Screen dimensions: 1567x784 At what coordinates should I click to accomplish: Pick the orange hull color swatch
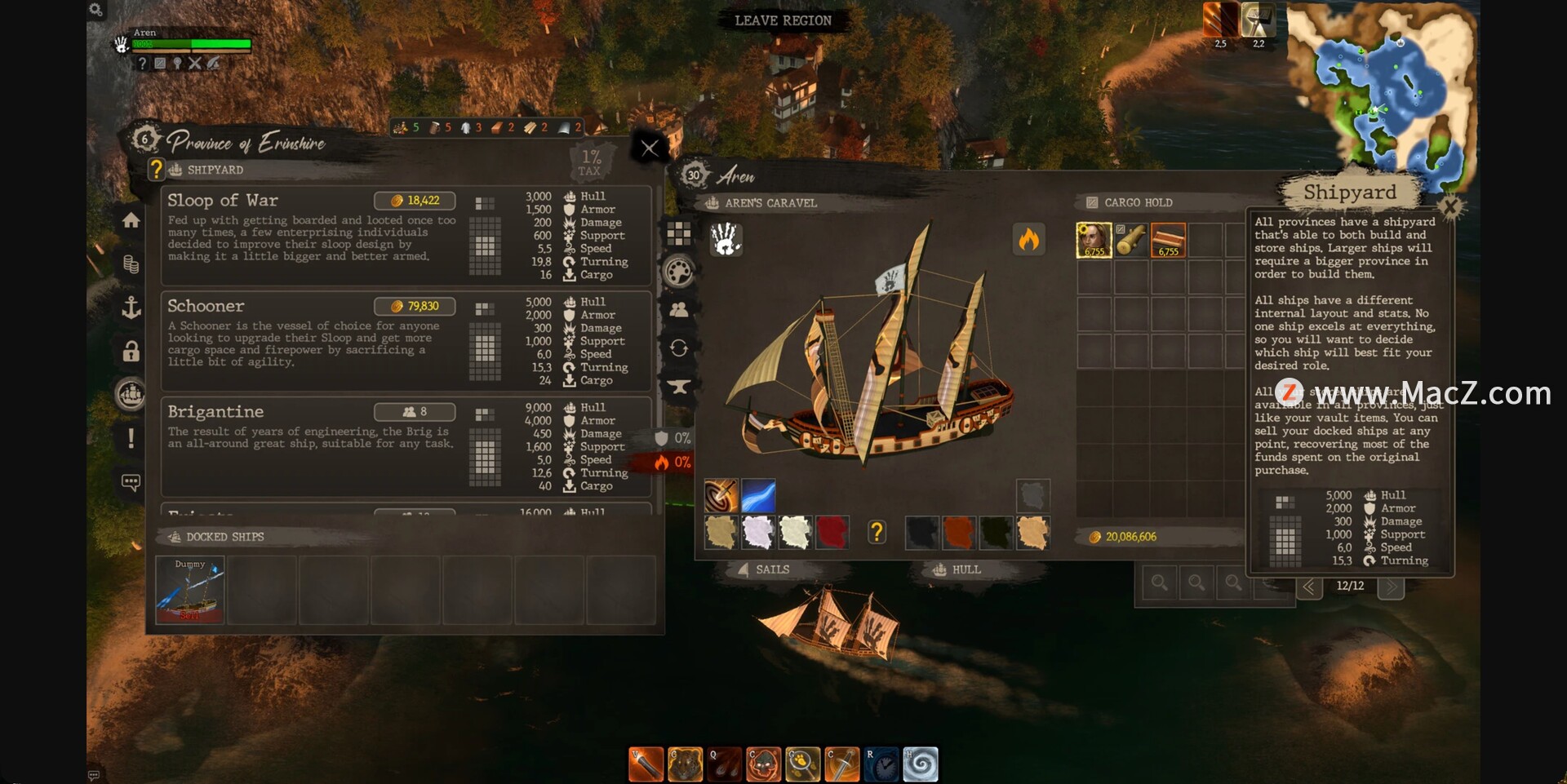(x=958, y=533)
